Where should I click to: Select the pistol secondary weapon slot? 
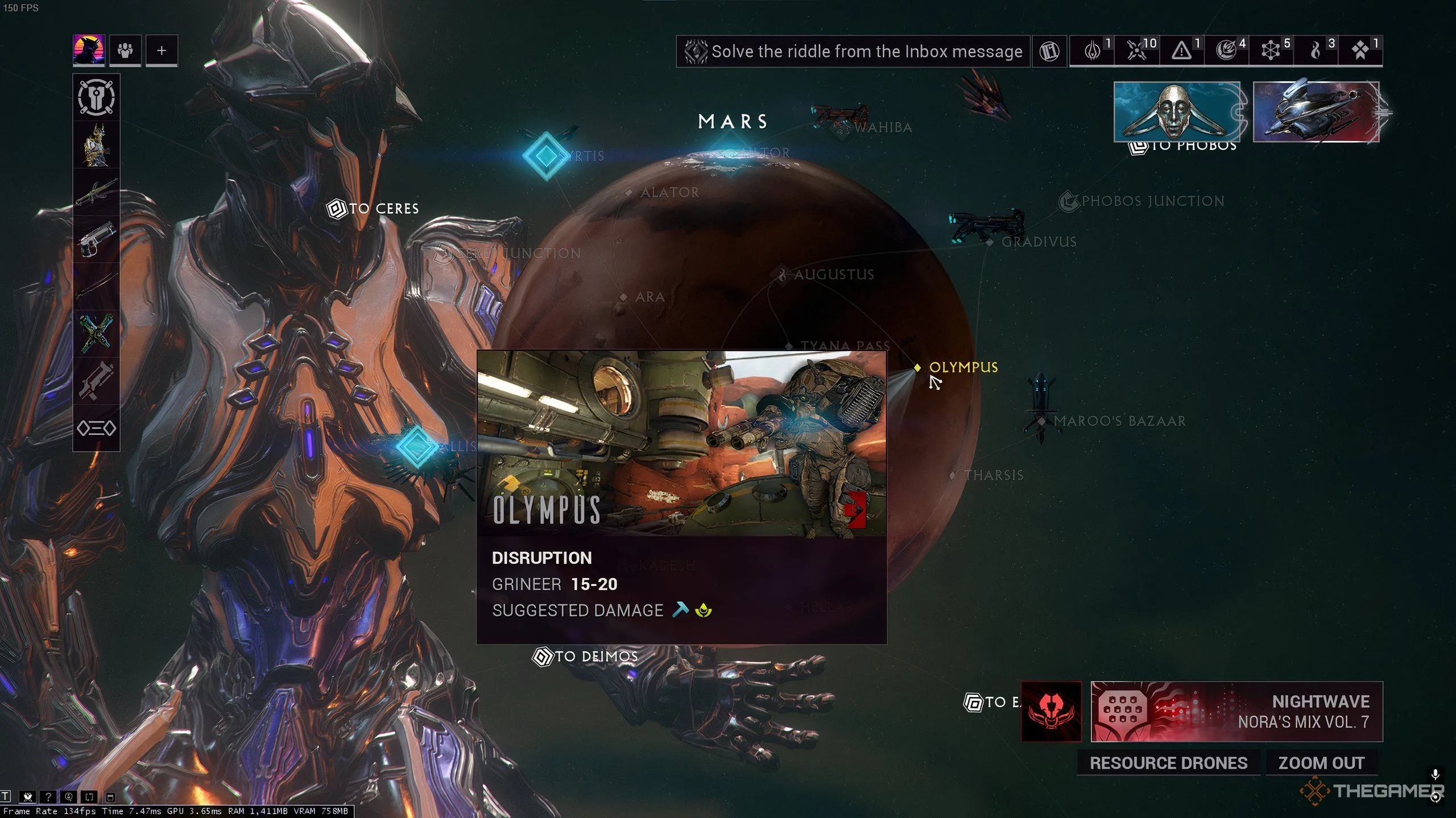(x=96, y=239)
